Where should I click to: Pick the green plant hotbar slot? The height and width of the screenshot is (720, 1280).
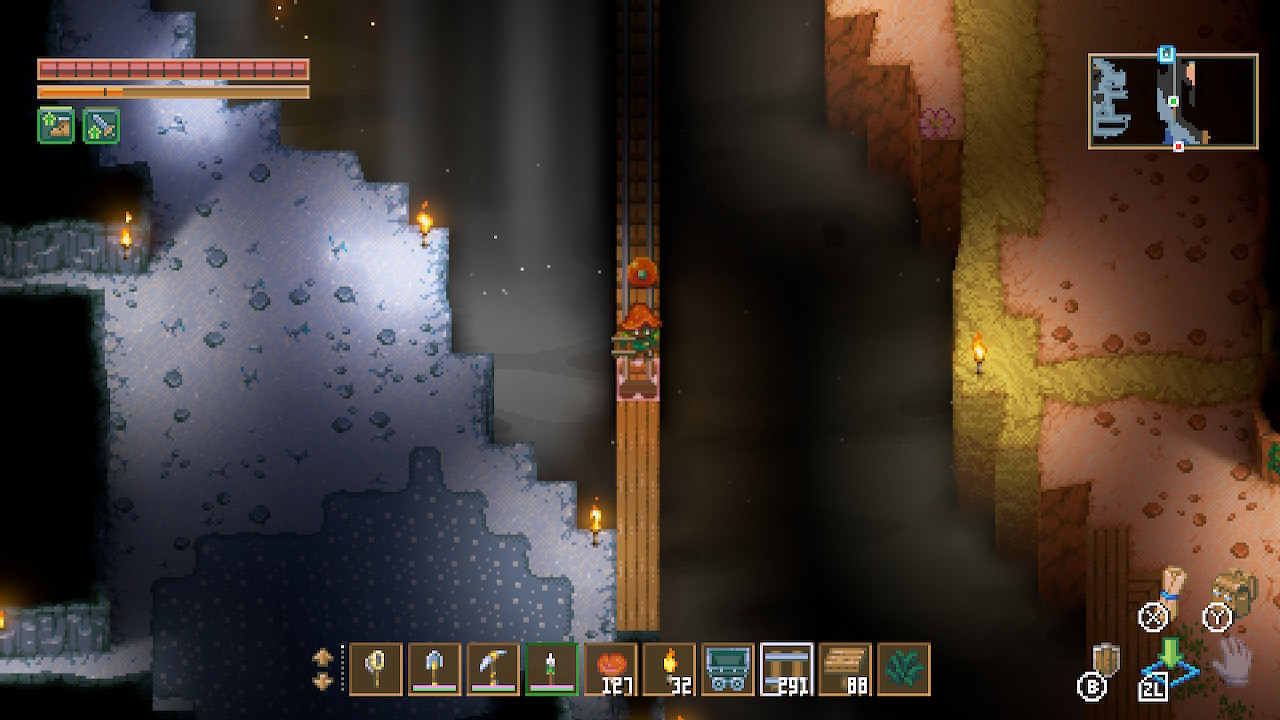click(x=904, y=669)
